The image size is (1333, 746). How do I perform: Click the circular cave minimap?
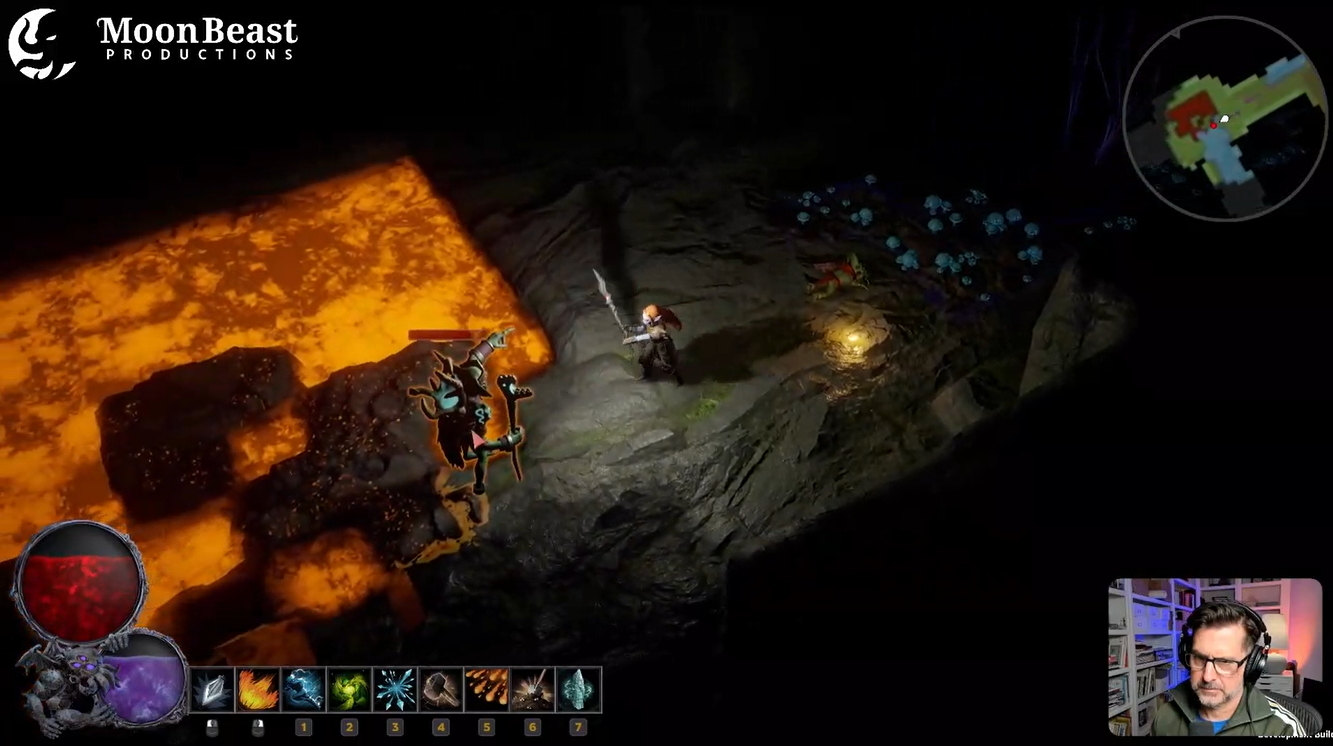click(1224, 118)
